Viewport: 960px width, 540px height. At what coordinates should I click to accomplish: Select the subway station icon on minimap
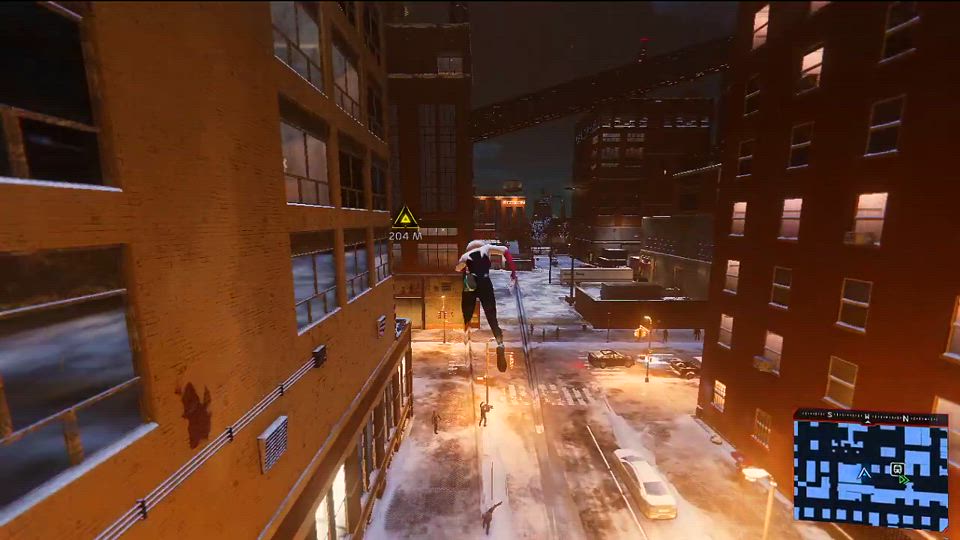click(897, 468)
